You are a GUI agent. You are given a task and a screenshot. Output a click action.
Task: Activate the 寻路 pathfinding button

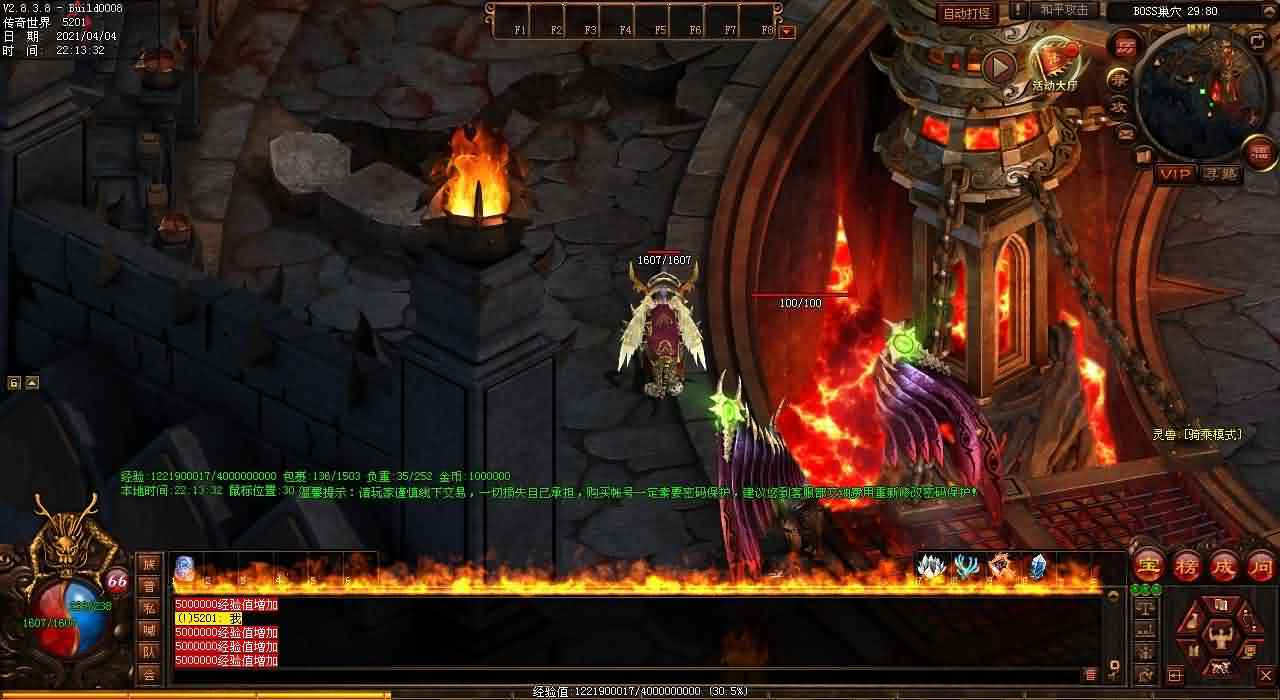click(x=1220, y=174)
